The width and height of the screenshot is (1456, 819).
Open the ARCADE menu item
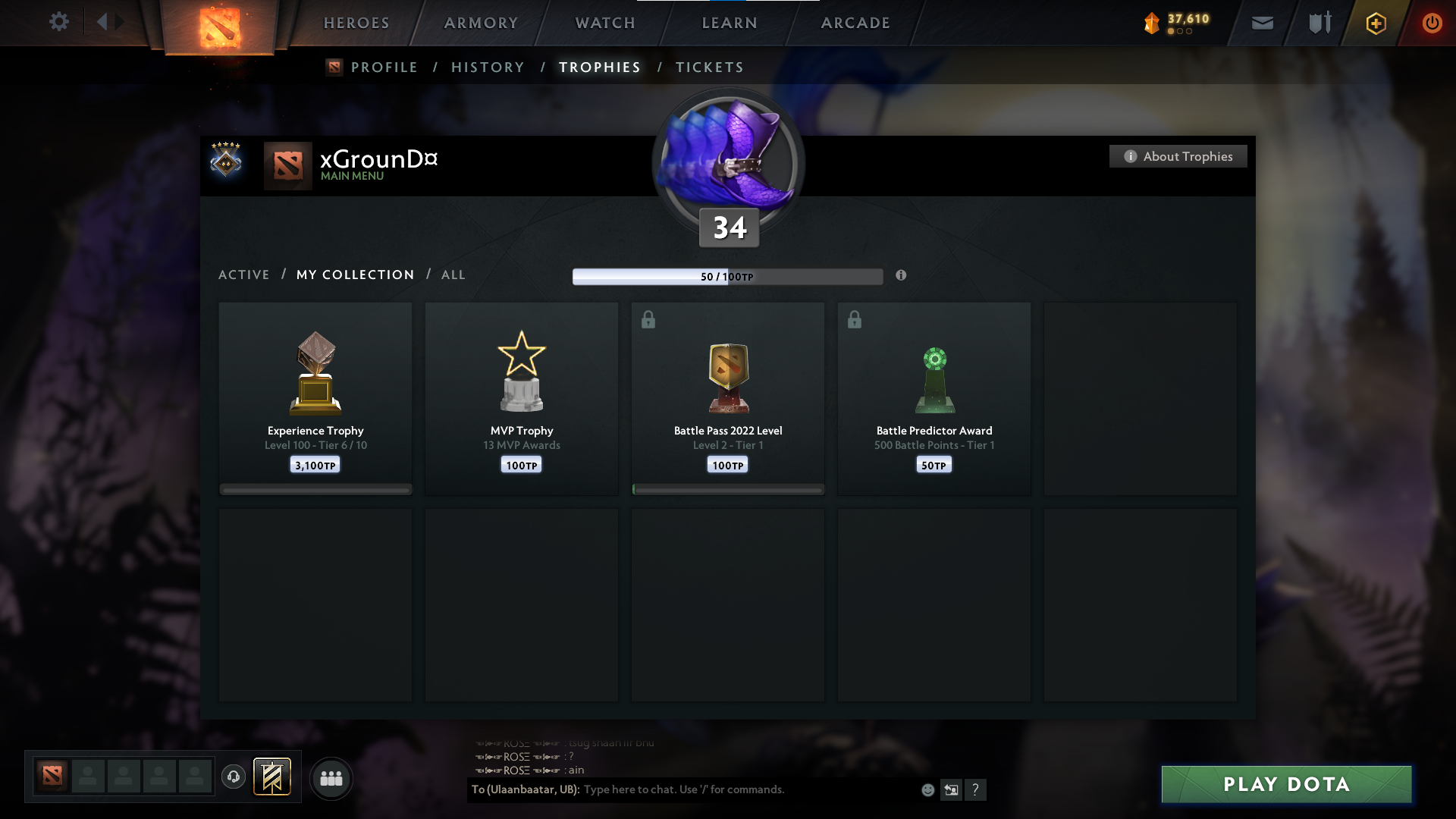855,23
